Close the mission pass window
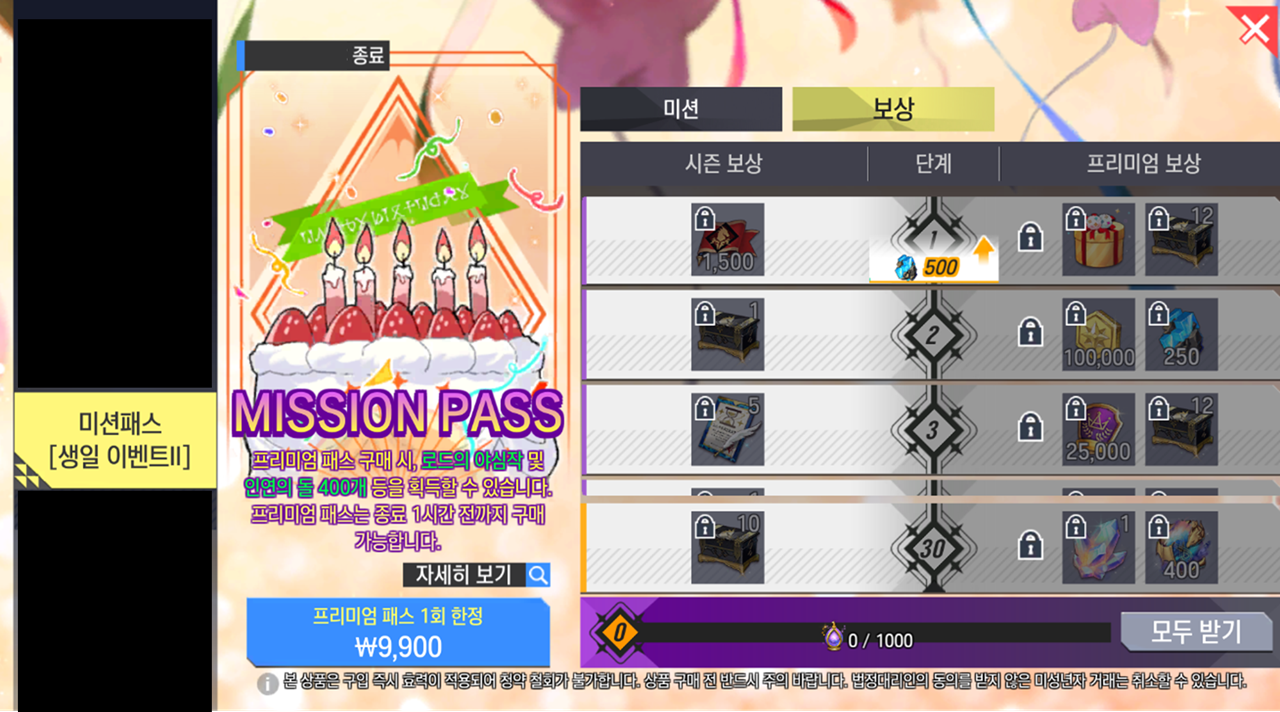The width and height of the screenshot is (1280, 712). pos(1254,29)
